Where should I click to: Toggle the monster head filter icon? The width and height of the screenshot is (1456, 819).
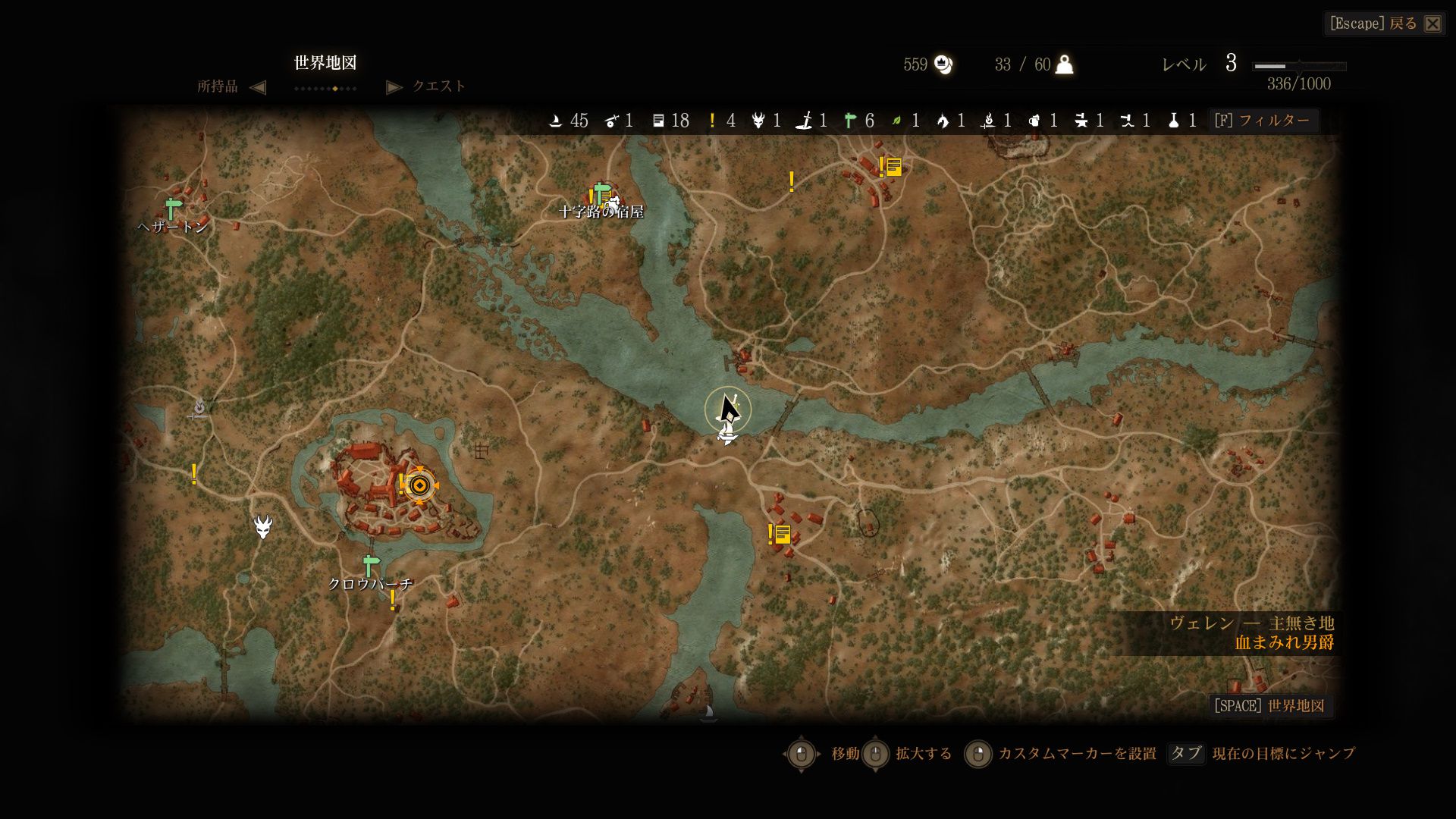pos(758,121)
